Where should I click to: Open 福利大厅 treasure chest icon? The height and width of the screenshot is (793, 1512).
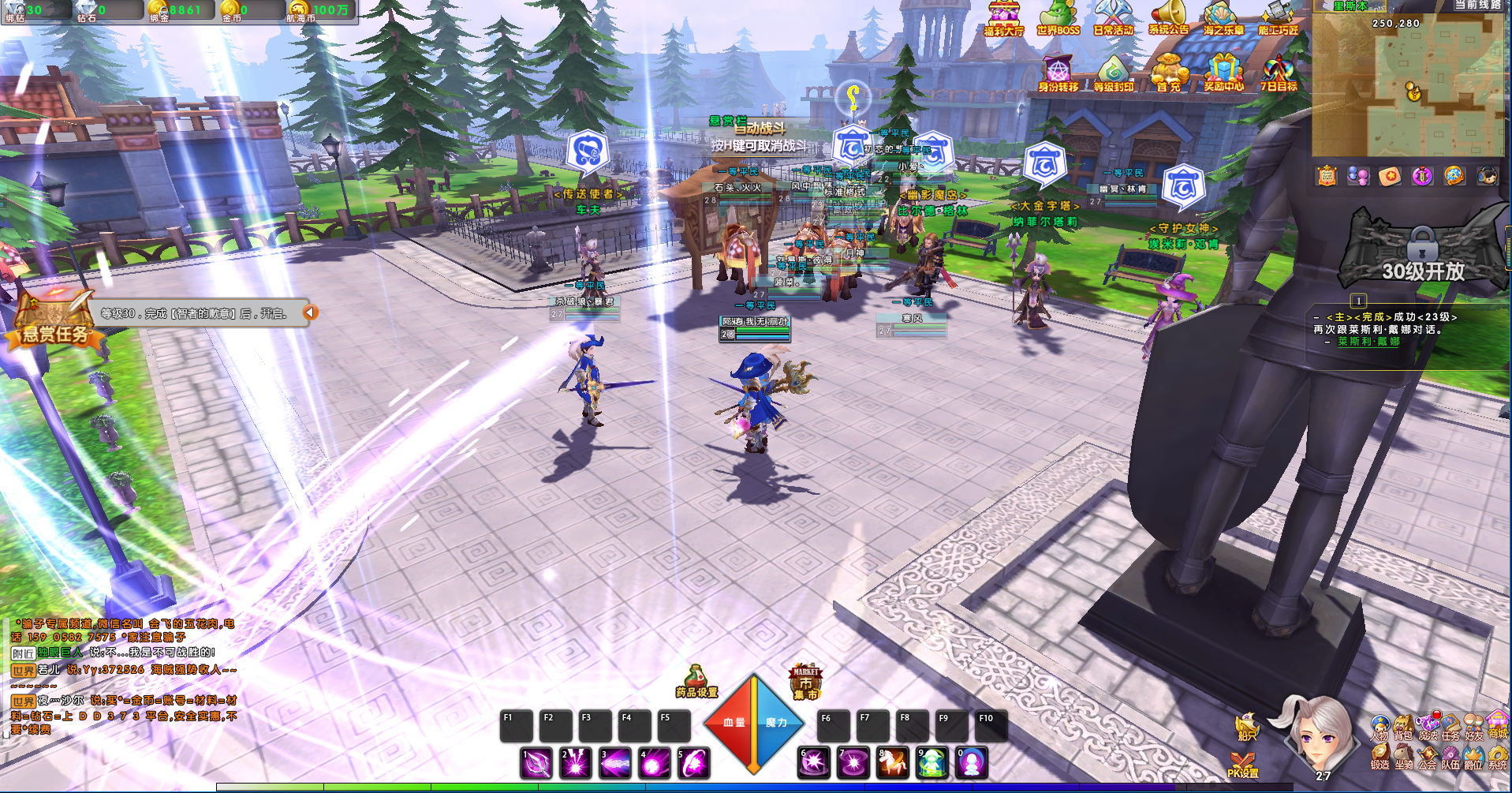1003,18
